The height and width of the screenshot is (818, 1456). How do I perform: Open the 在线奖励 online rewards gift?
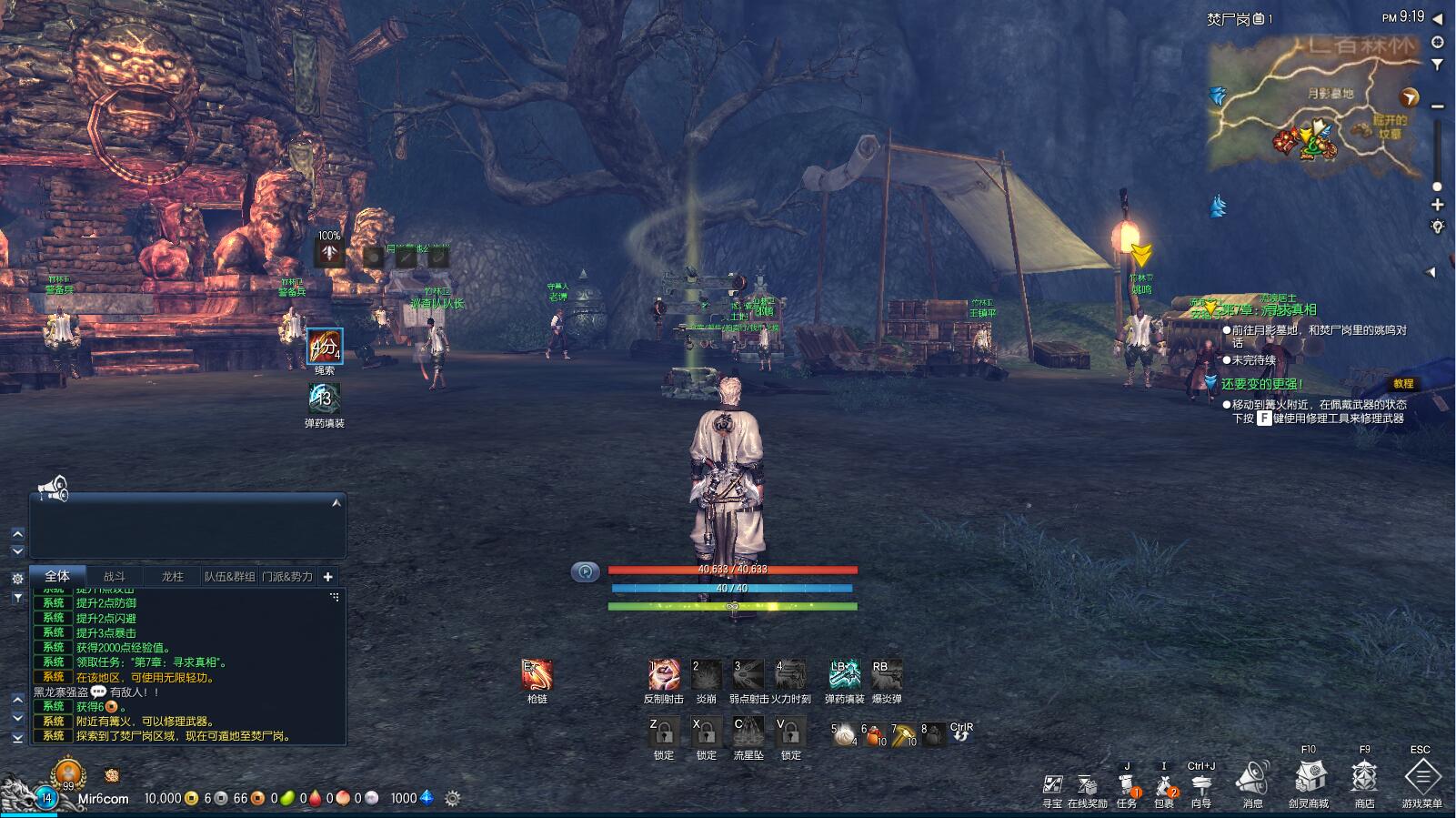click(x=1088, y=786)
